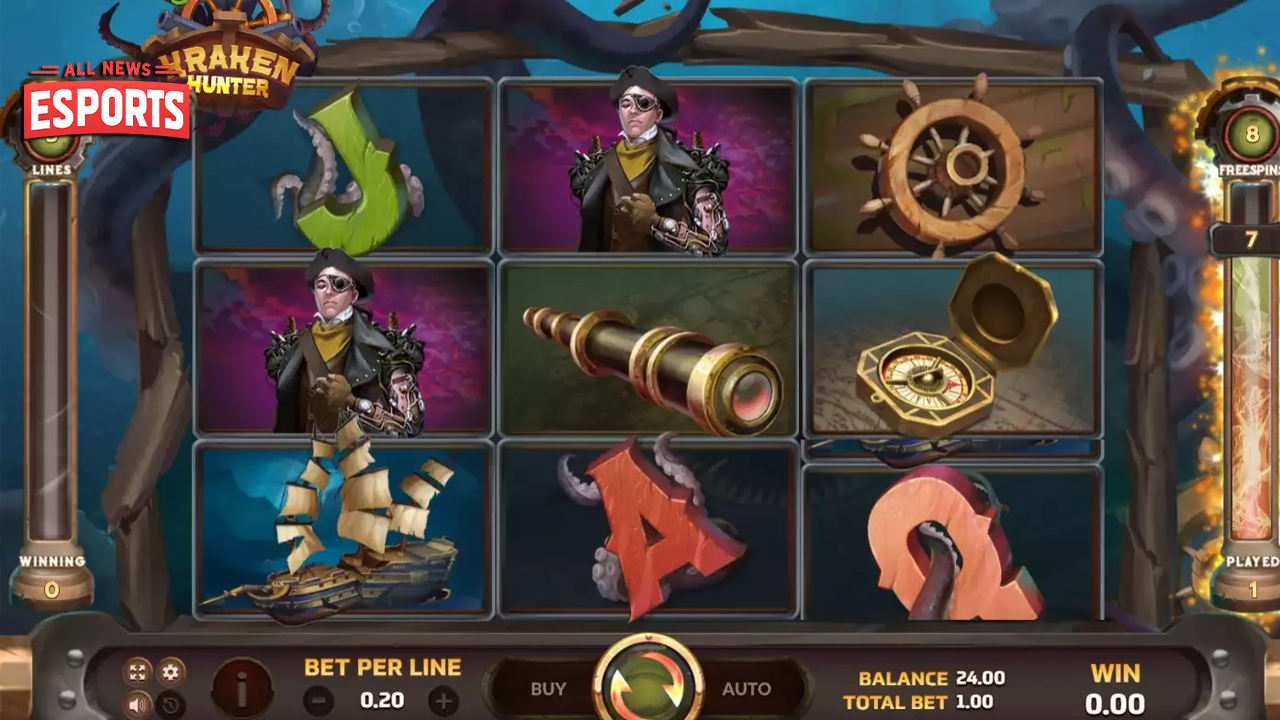Open the BUY feature option
Screen dimensions: 1280x720
point(548,689)
